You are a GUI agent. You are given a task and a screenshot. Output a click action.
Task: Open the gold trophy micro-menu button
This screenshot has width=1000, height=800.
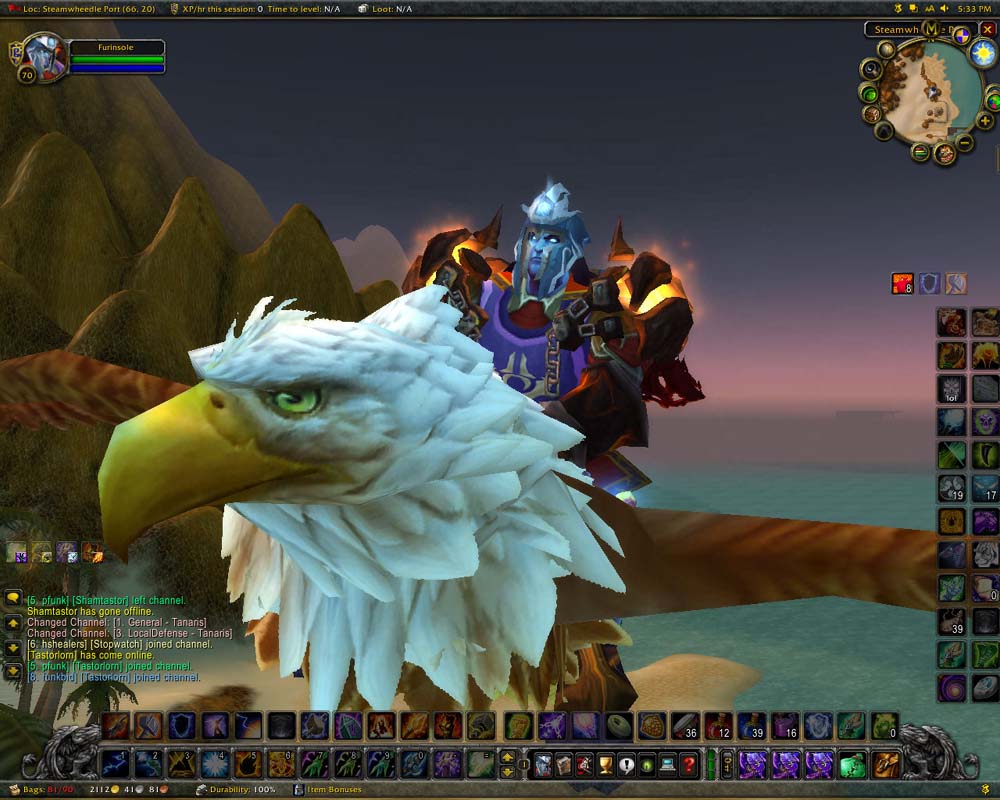click(604, 765)
